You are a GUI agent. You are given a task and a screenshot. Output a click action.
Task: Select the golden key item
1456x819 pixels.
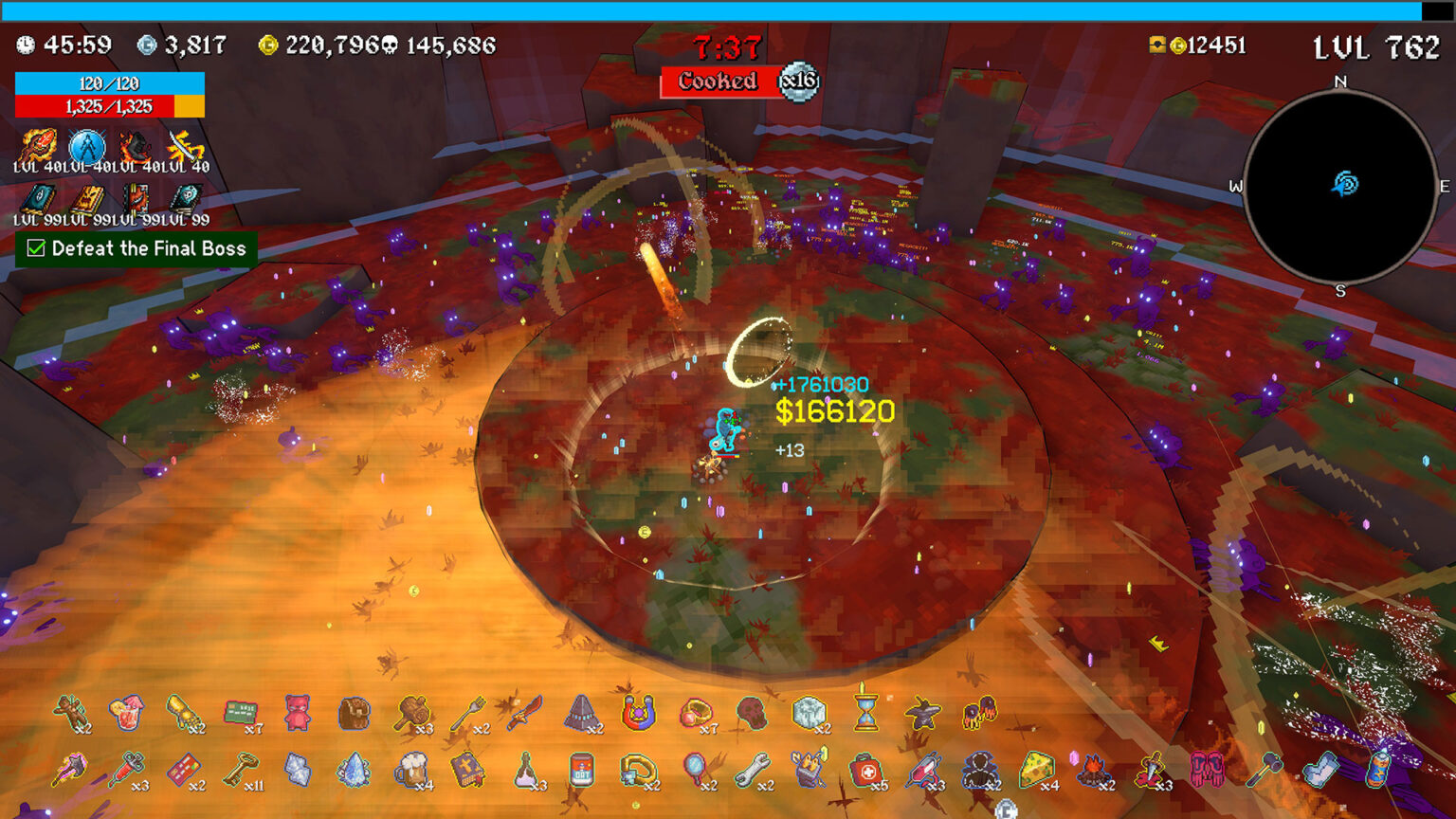click(240, 770)
